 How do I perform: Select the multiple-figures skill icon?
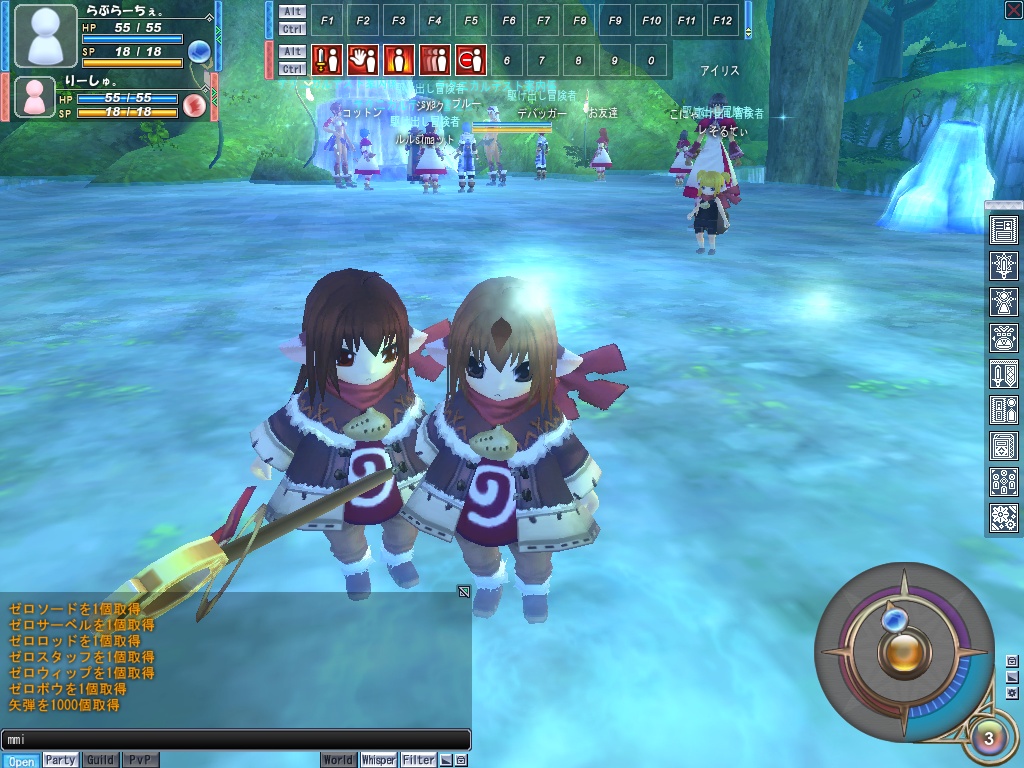click(434, 60)
